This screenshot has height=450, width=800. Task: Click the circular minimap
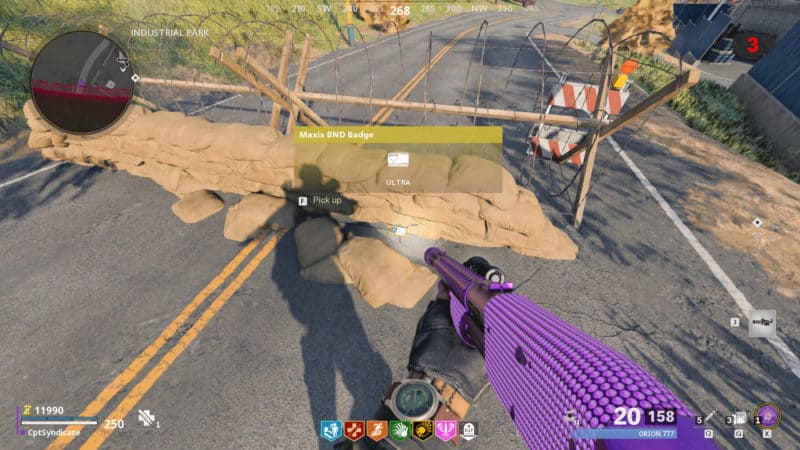pyautogui.click(x=81, y=81)
